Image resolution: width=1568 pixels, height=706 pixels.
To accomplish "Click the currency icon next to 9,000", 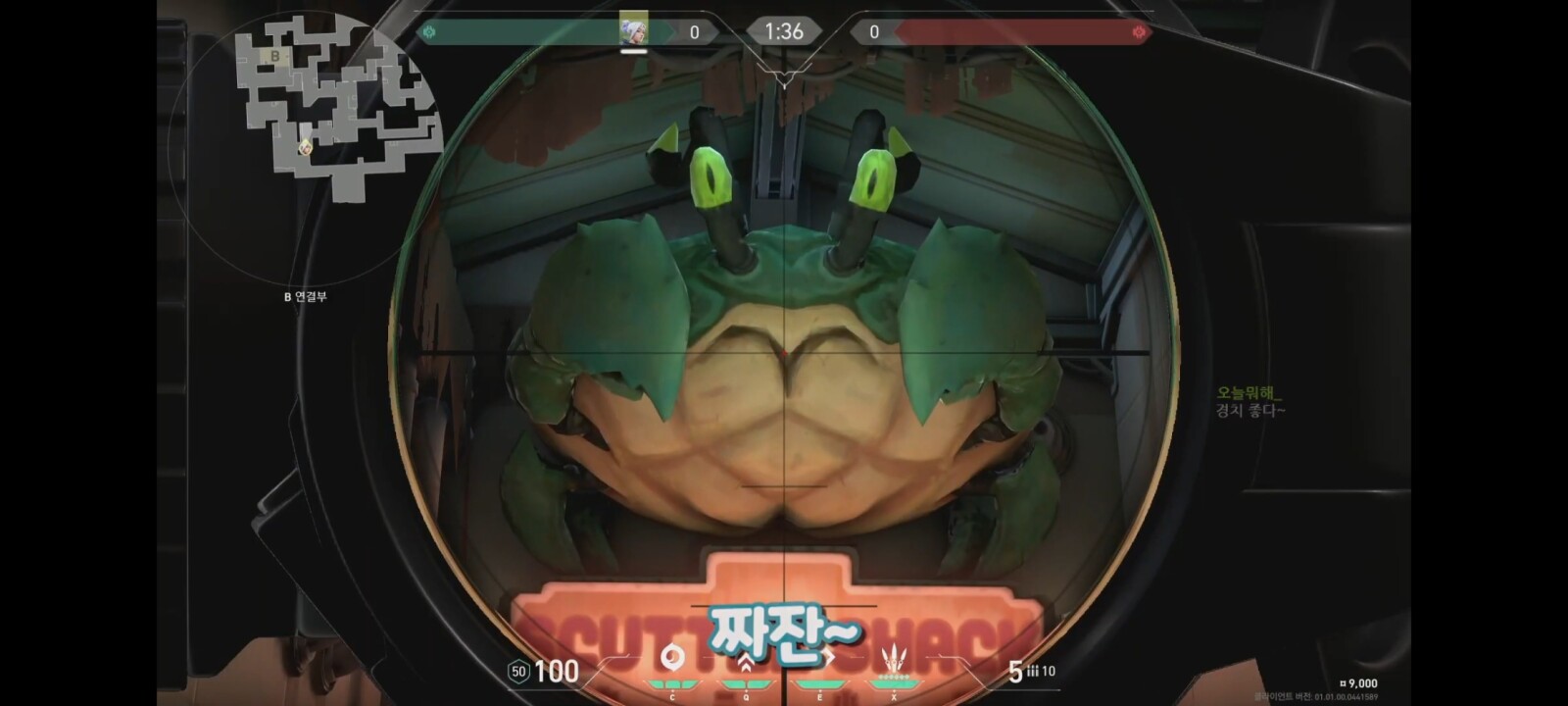I will tap(1344, 683).
